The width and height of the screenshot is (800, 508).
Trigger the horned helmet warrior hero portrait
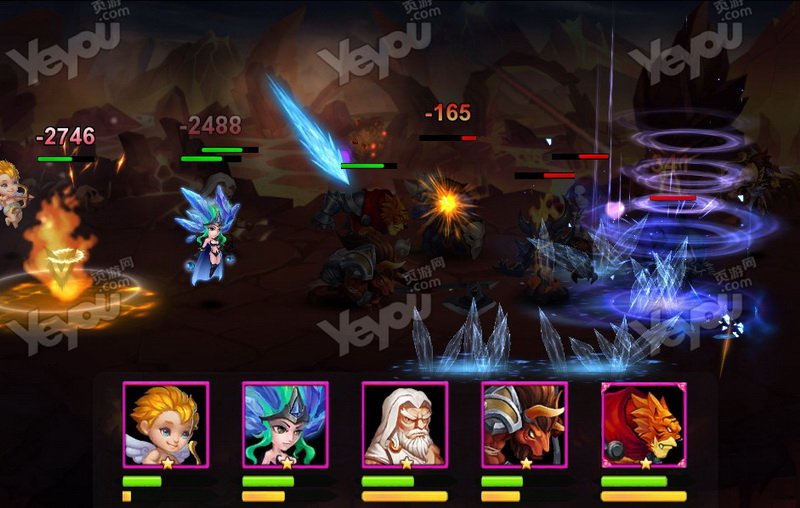524,424
